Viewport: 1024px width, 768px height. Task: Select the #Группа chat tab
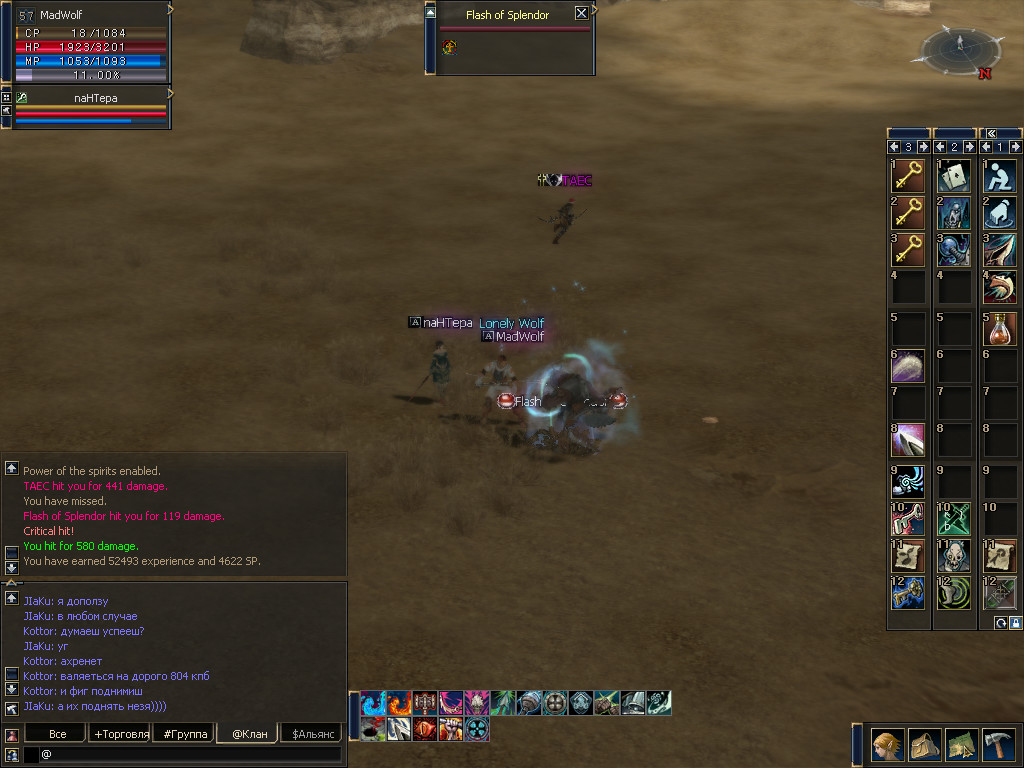point(186,734)
